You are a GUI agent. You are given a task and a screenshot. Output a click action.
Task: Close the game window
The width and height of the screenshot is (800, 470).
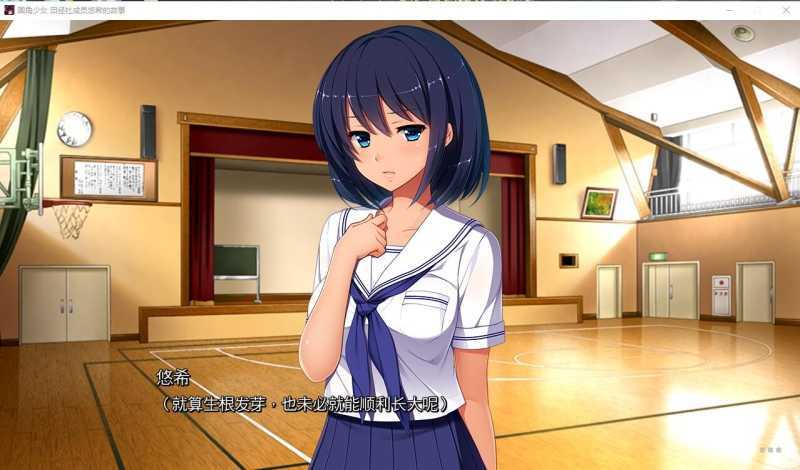point(784,9)
